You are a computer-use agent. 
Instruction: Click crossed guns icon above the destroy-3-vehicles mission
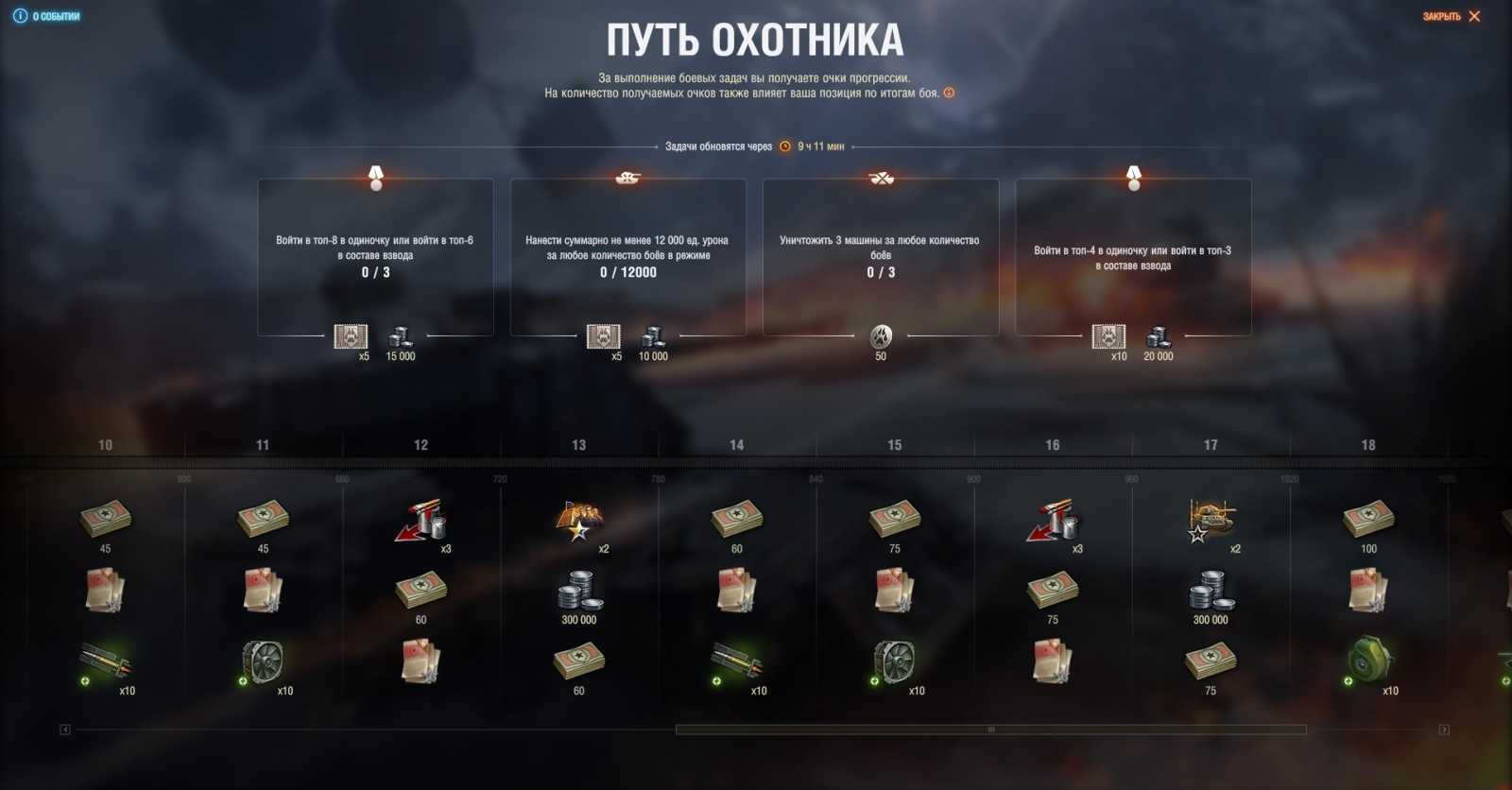pos(881,180)
